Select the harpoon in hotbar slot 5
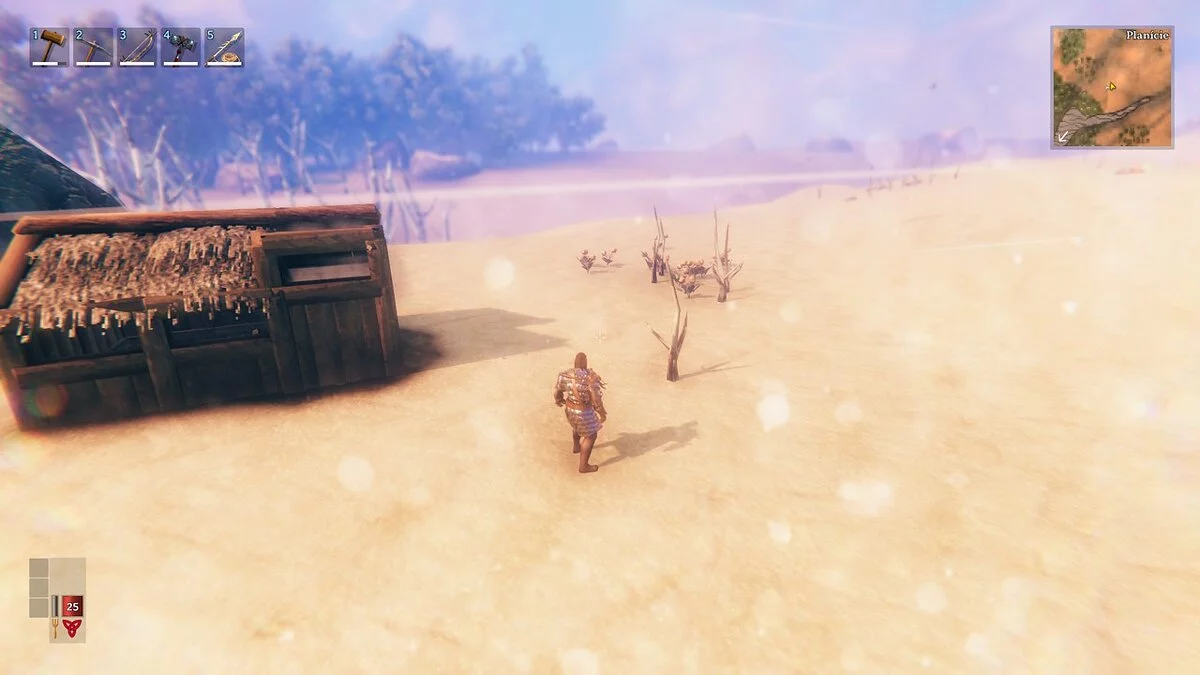Viewport: 1200px width, 675px height. click(x=225, y=47)
